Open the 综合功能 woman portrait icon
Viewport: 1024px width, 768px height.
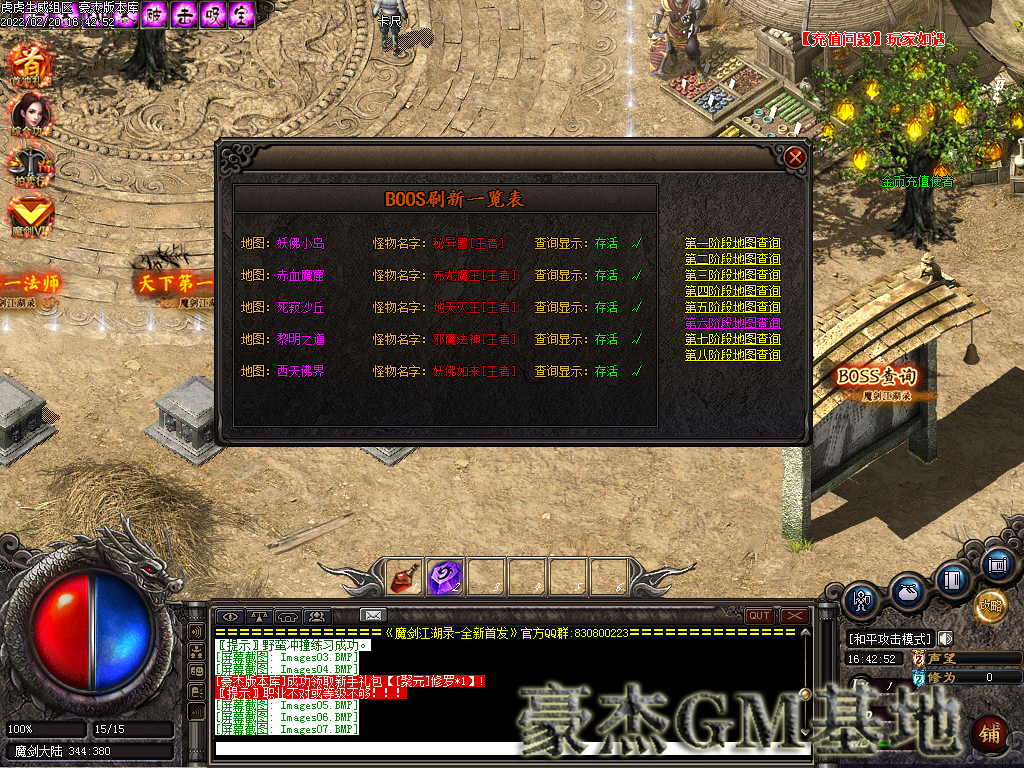(30, 113)
